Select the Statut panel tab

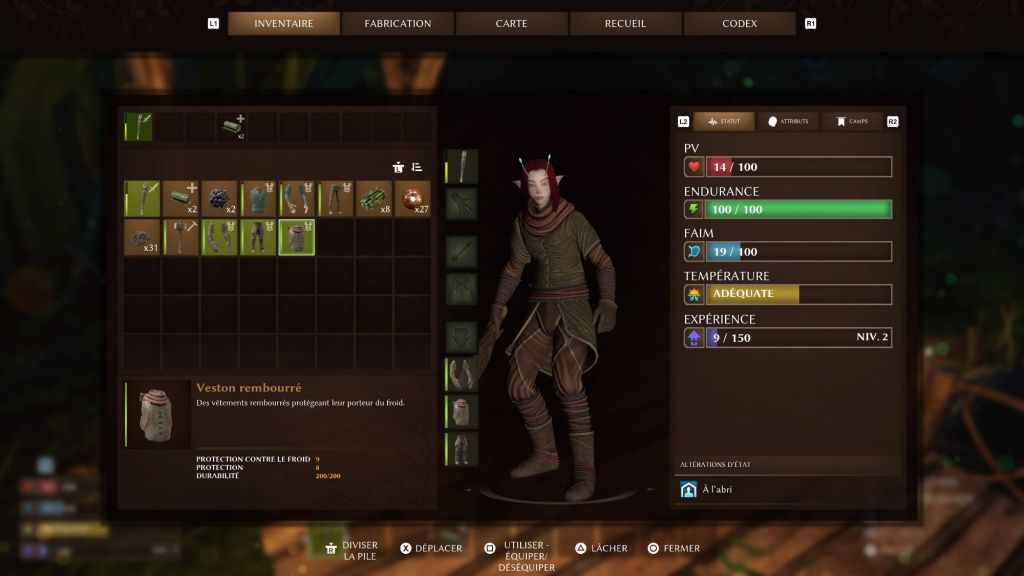[724, 121]
